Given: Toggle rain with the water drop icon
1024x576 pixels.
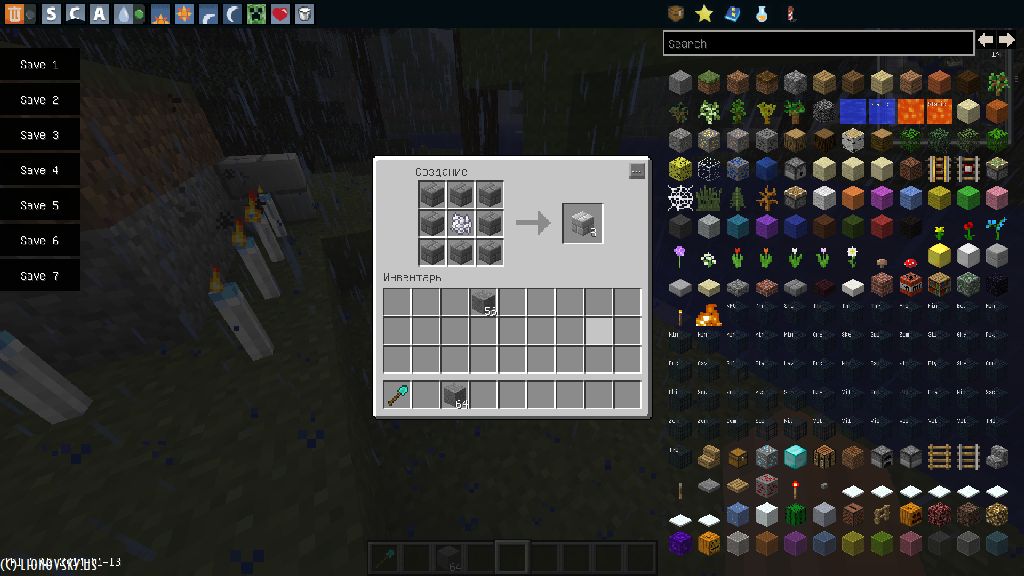Looking at the screenshot, I should [x=122, y=14].
